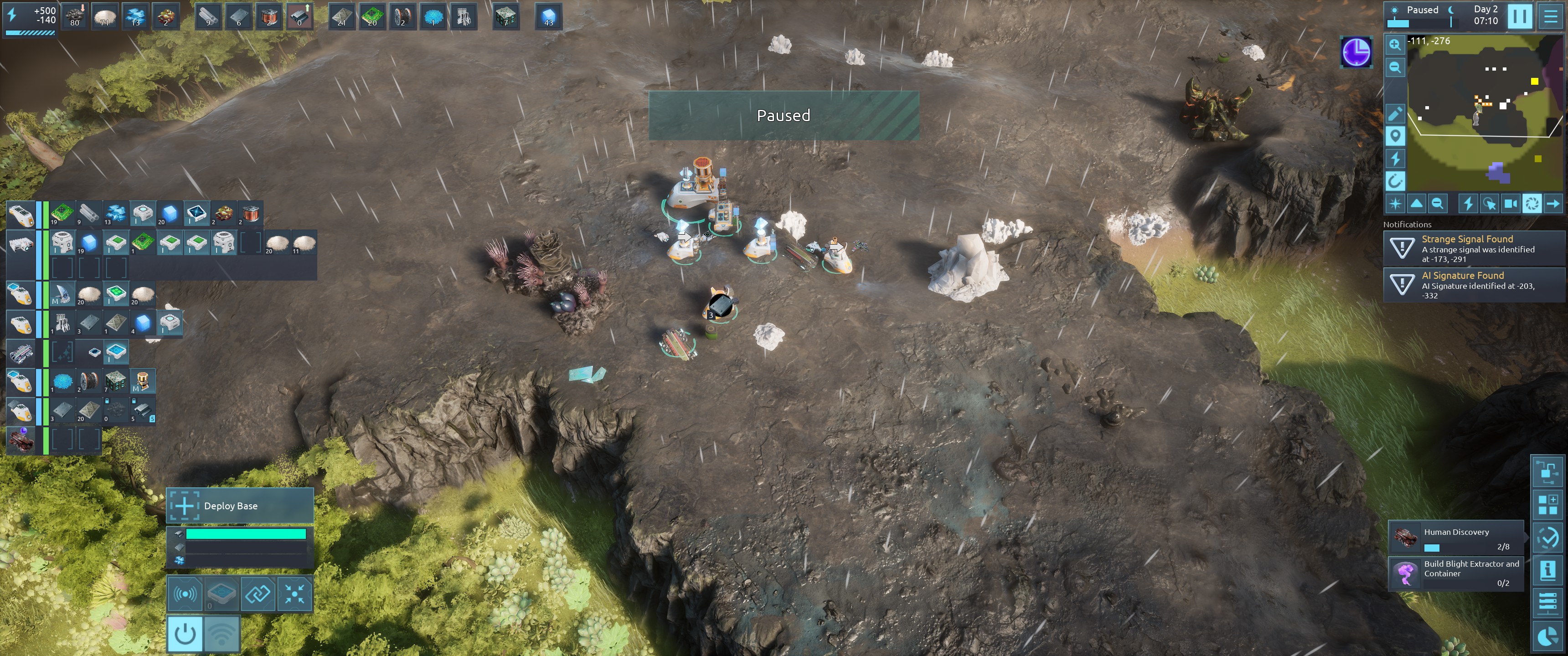
Task: Open the pie chart statistics panel
Action: 1547,636
